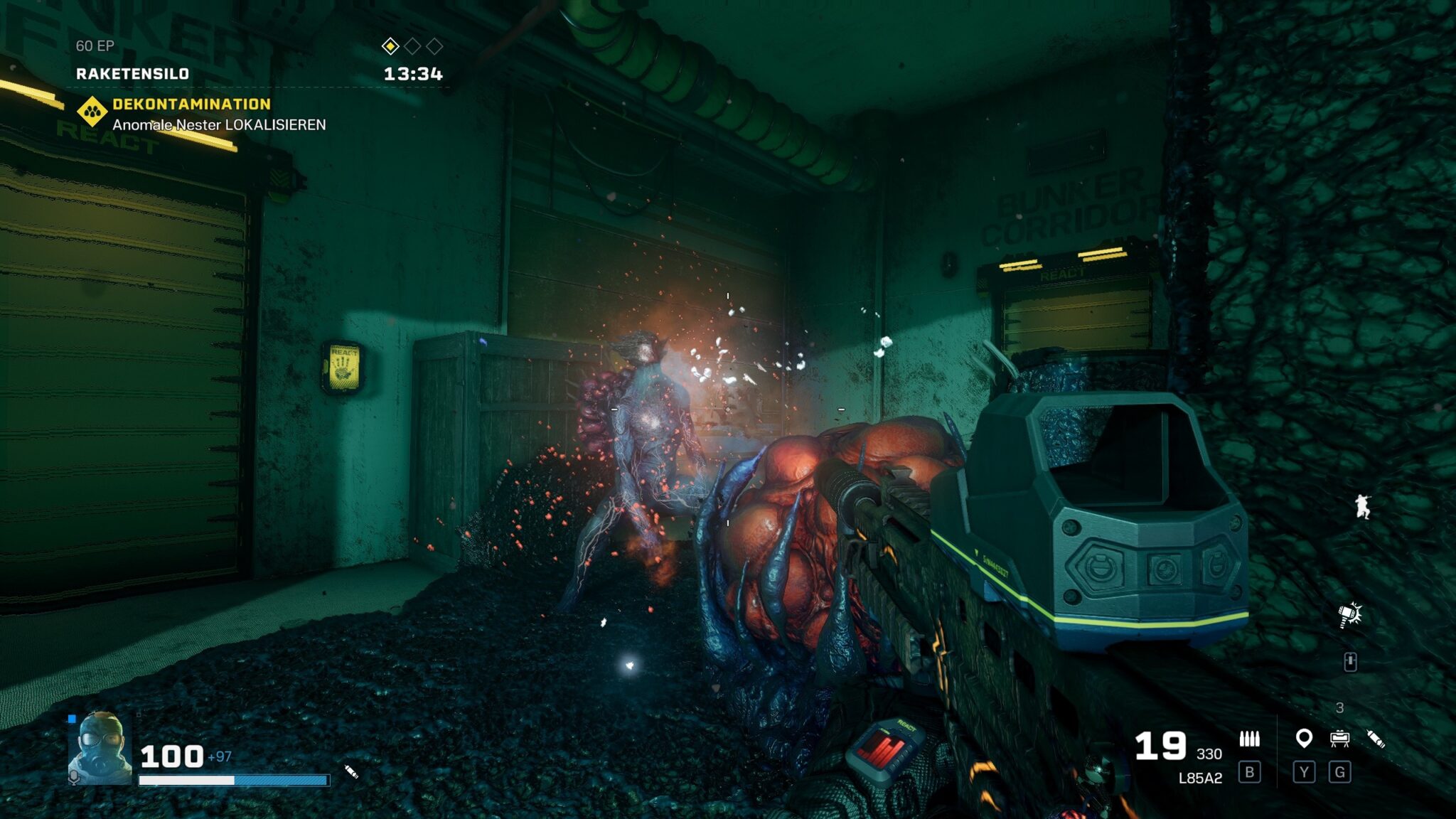Click the crouching soldier stance icon
Image resolution: width=1456 pixels, height=819 pixels.
pyautogui.click(x=1362, y=506)
